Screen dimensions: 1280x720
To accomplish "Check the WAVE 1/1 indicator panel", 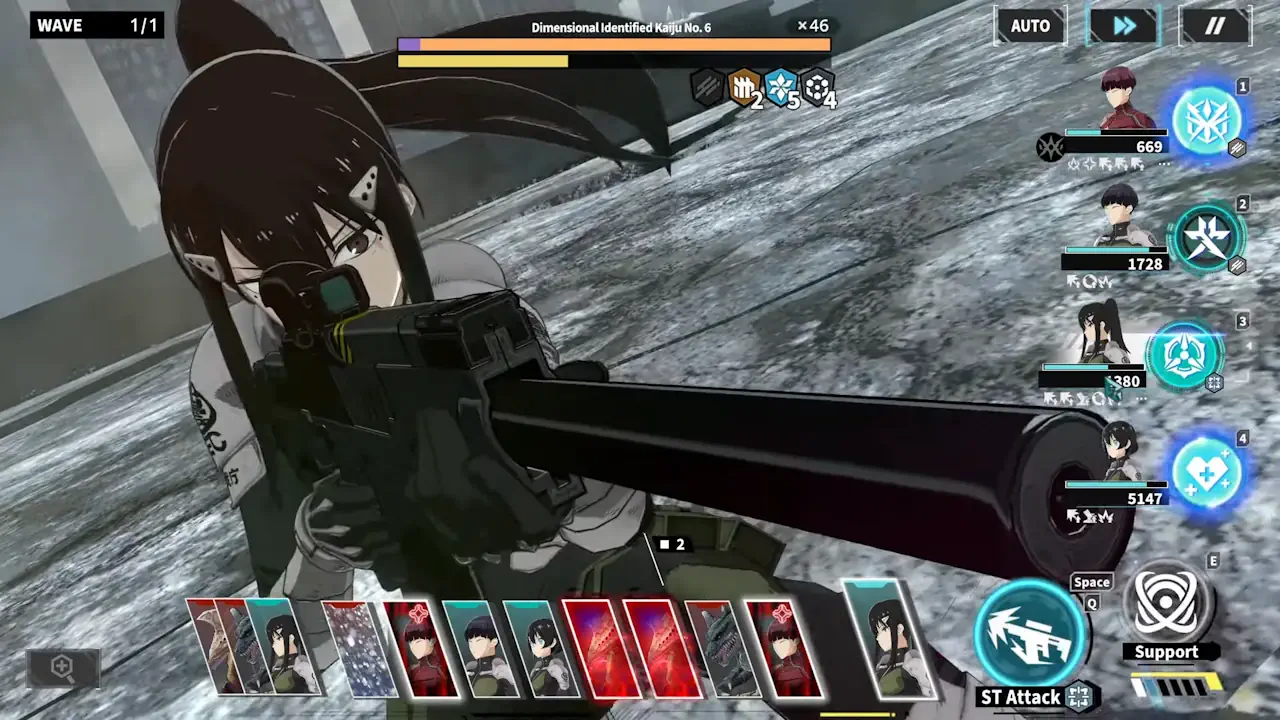I will point(96,25).
